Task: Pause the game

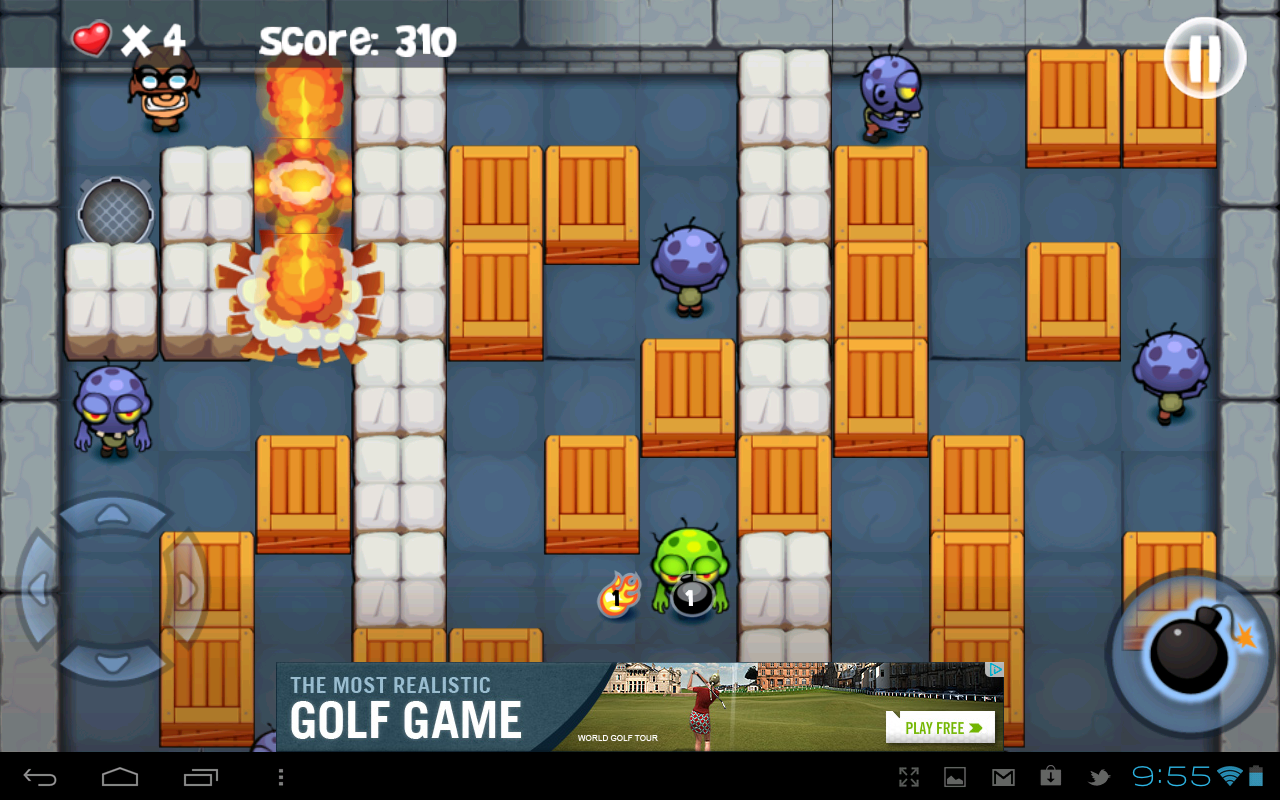Action: tap(1204, 57)
